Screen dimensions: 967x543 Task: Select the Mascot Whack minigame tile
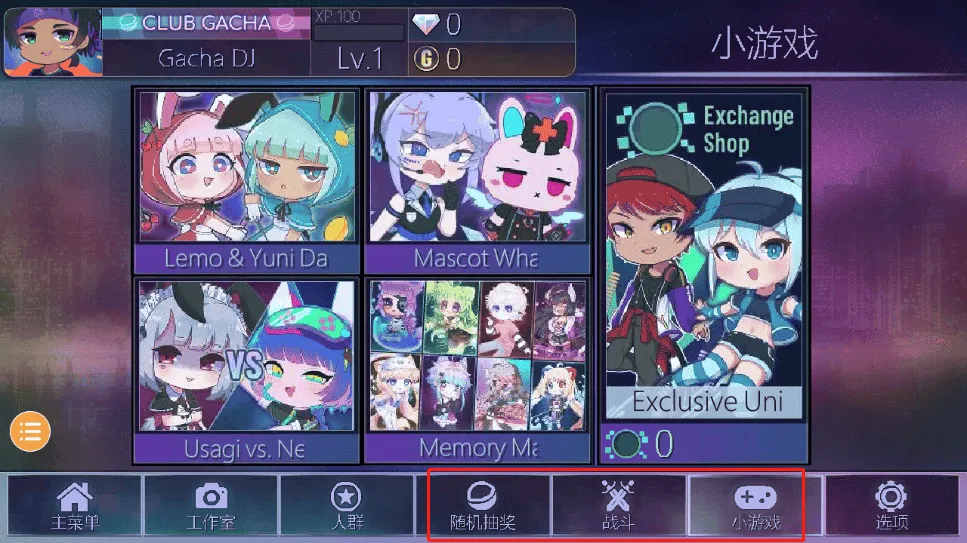click(x=476, y=181)
